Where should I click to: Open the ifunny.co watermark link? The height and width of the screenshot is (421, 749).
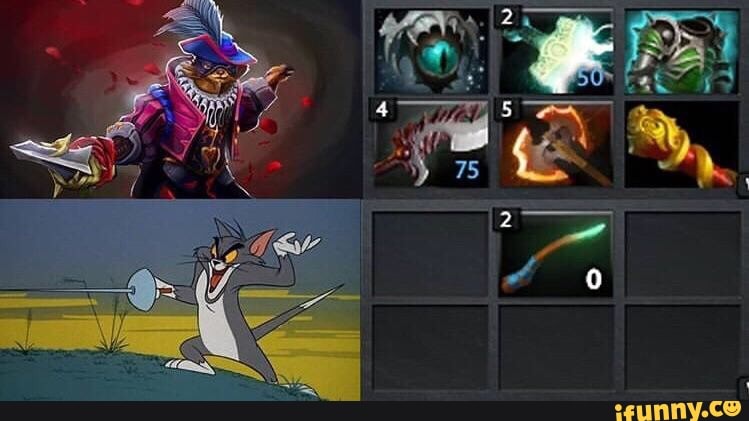click(x=676, y=408)
